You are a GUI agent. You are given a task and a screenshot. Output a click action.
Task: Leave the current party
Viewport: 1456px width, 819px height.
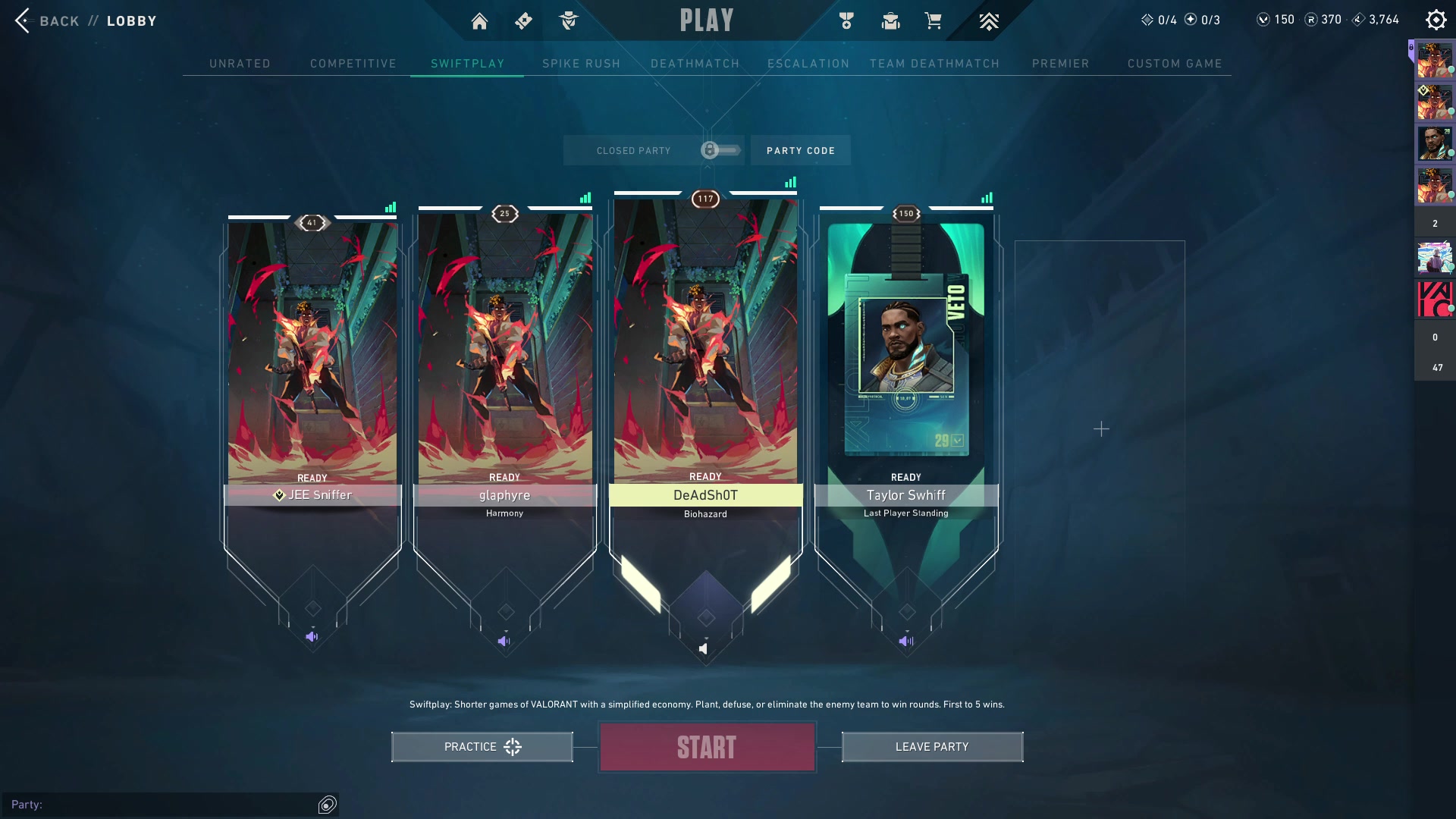932,747
